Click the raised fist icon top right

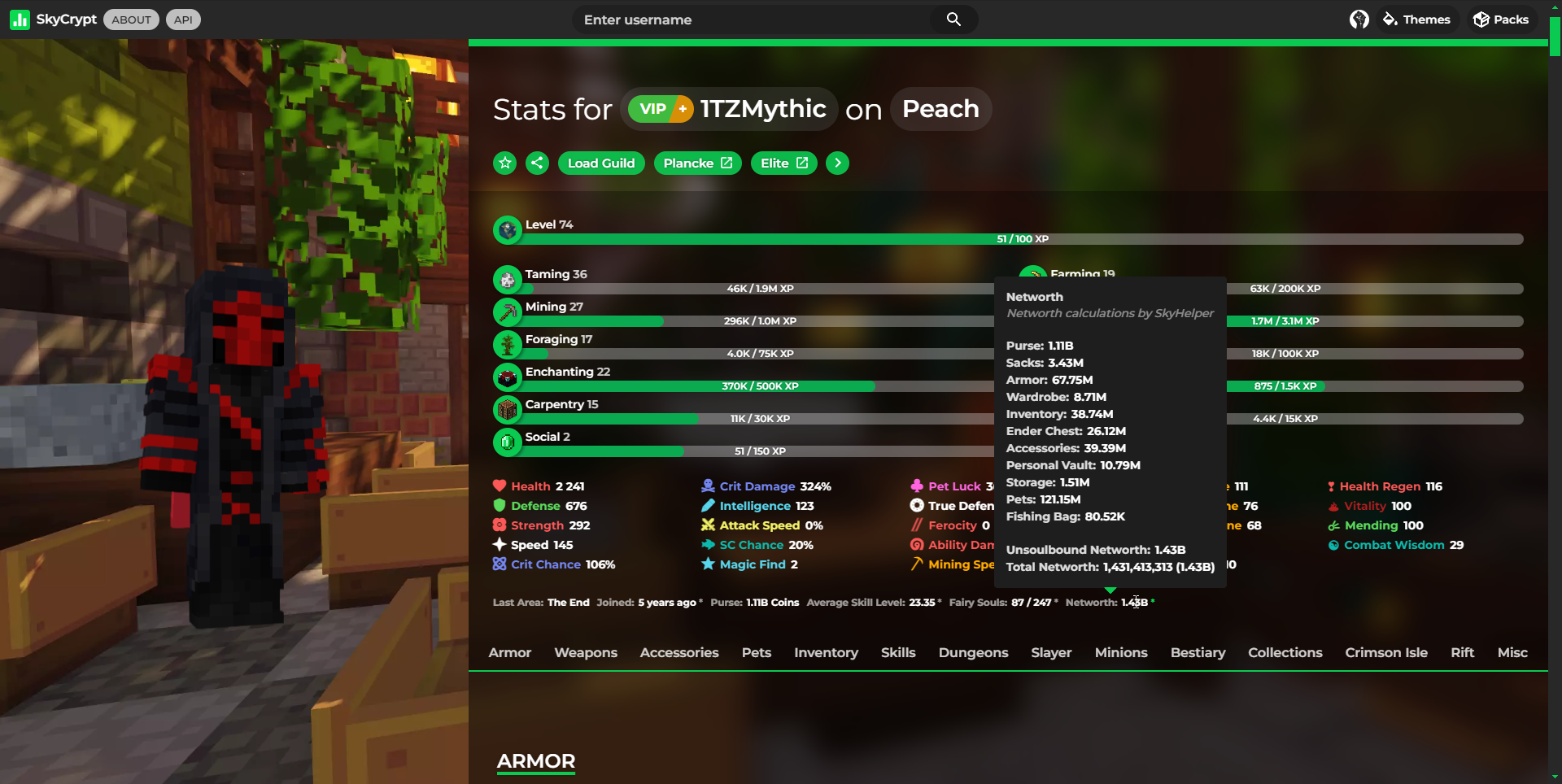[1359, 19]
